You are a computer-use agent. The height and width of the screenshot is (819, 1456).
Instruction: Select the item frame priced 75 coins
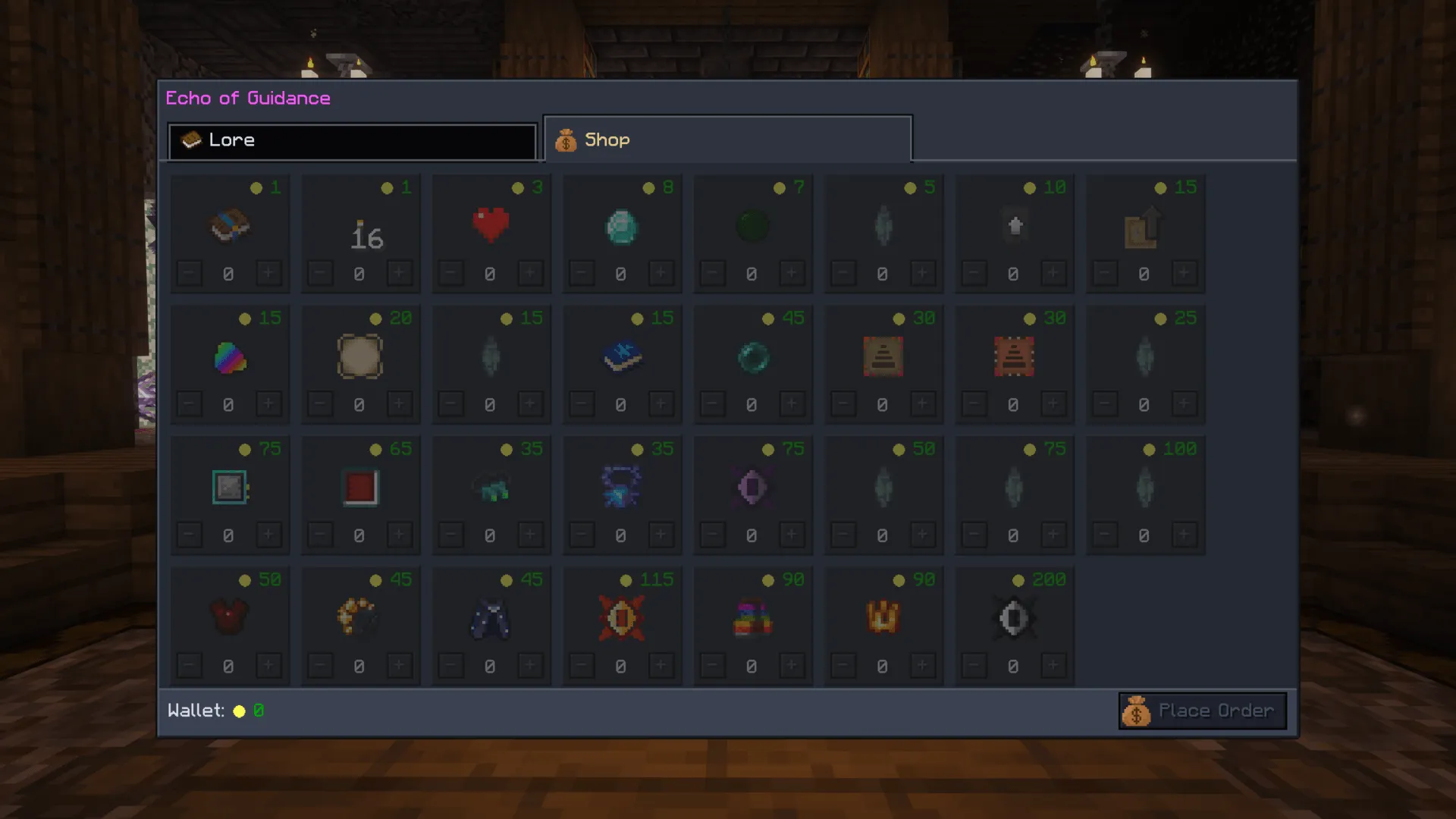[230, 485]
